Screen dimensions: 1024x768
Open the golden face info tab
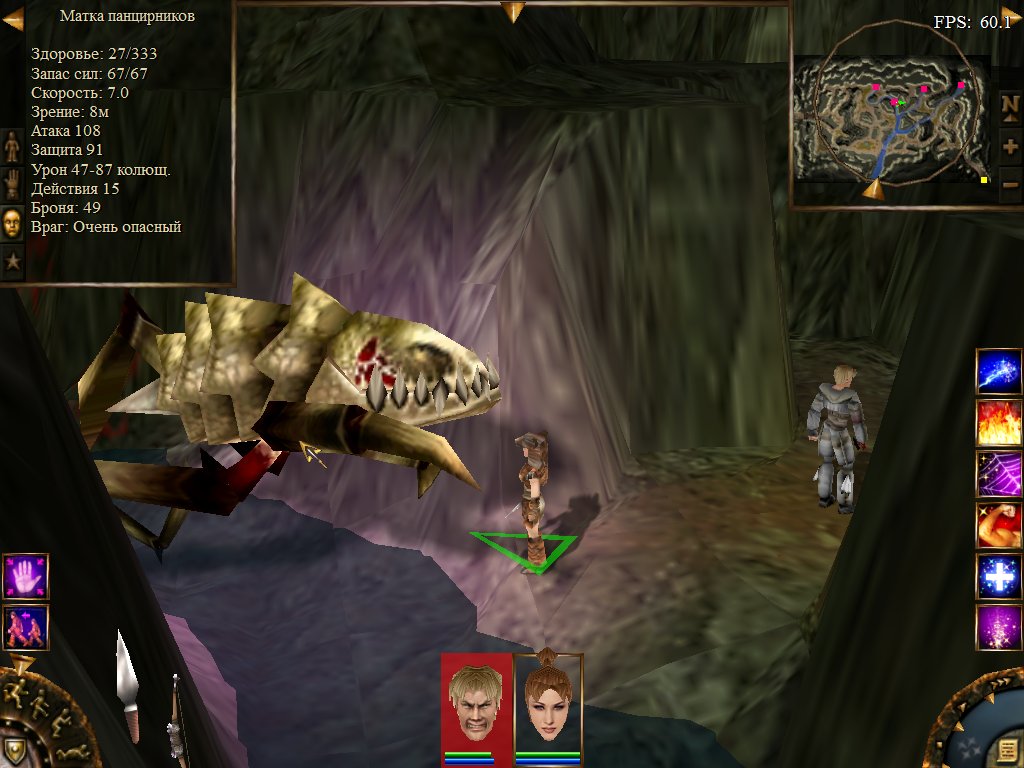[12, 223]
